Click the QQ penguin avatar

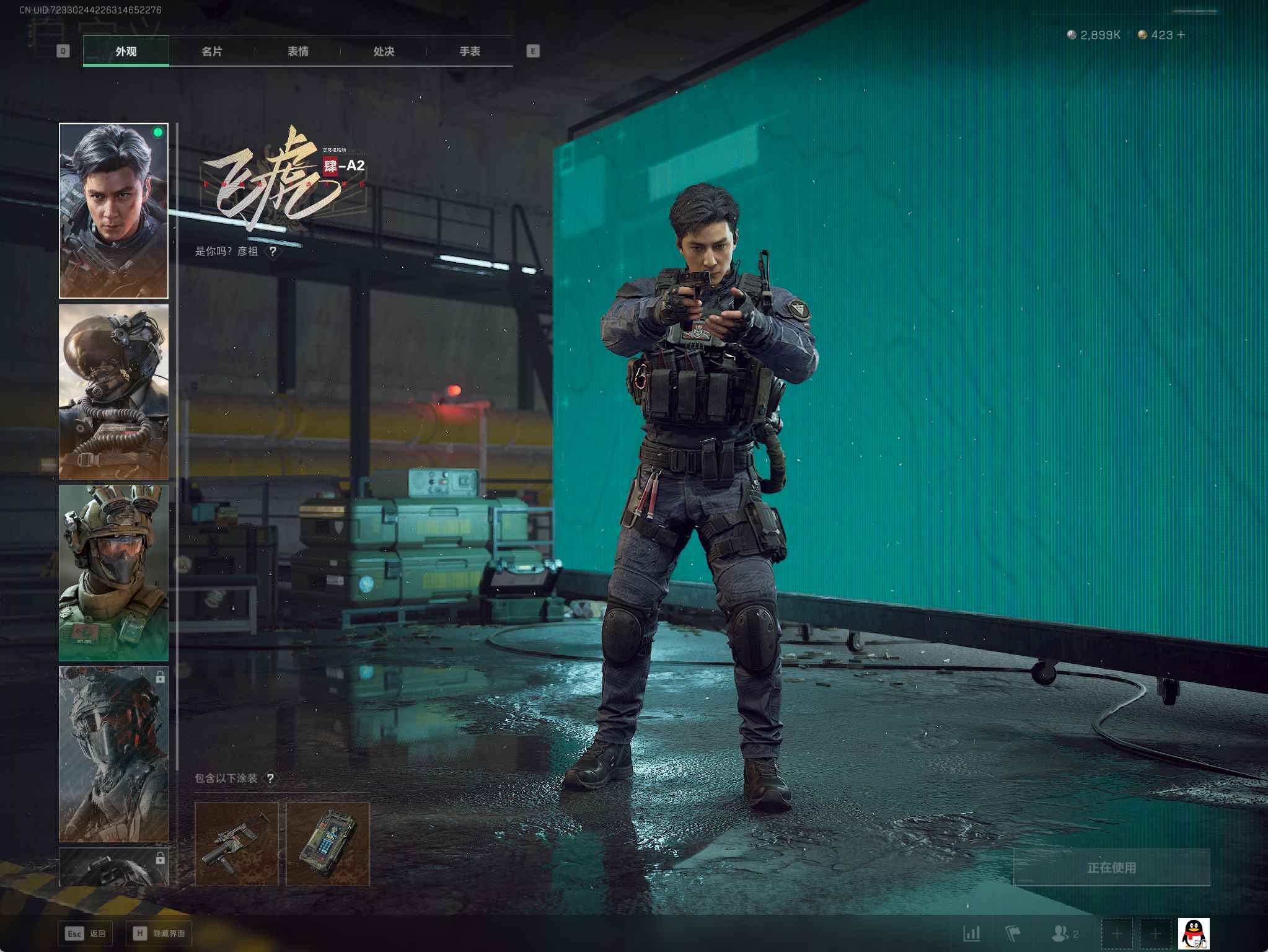coord(1193,933)
